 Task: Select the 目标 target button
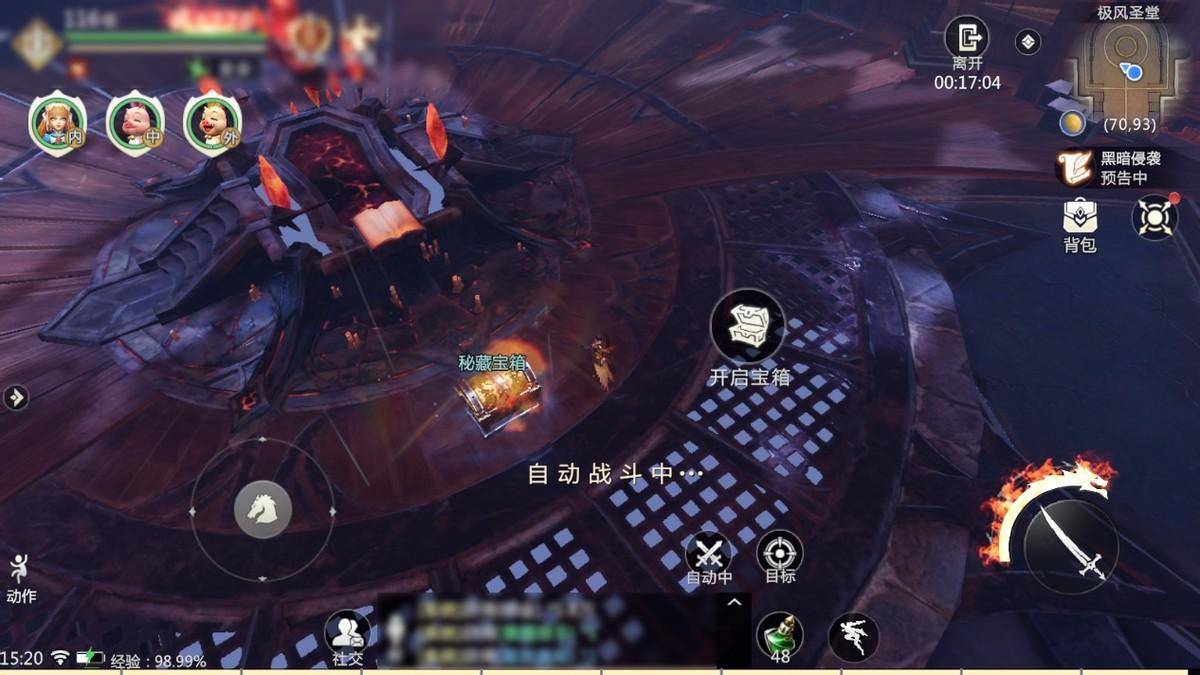[x=779, y=554]
